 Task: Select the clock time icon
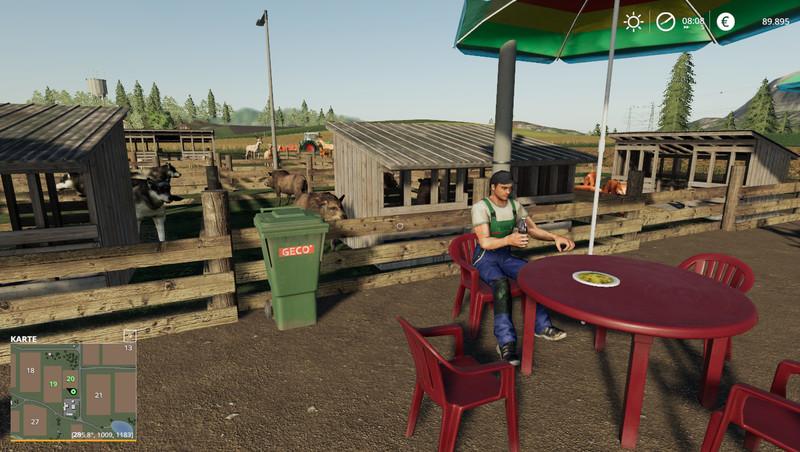pyautogui.click(x=666, y=21)
